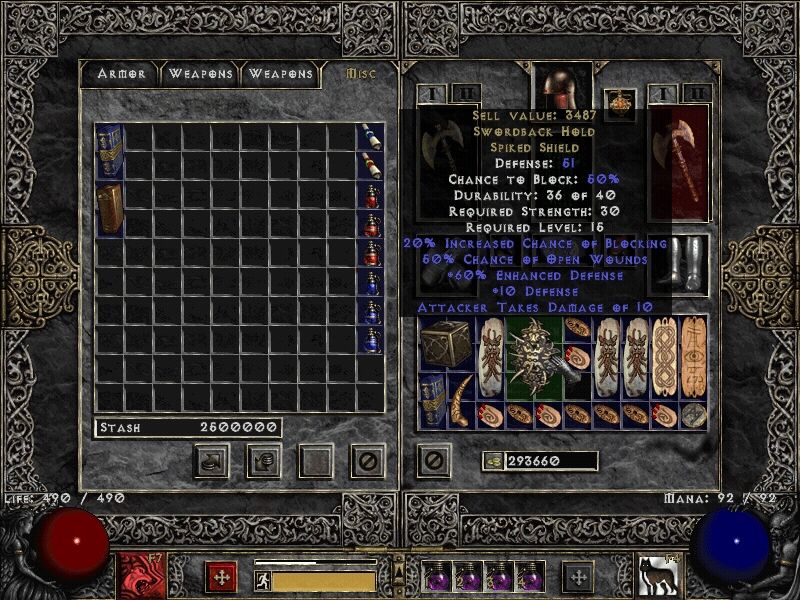Click the gold coin button beside 293660
The image size is (800, 600).
tap(492, 461)
